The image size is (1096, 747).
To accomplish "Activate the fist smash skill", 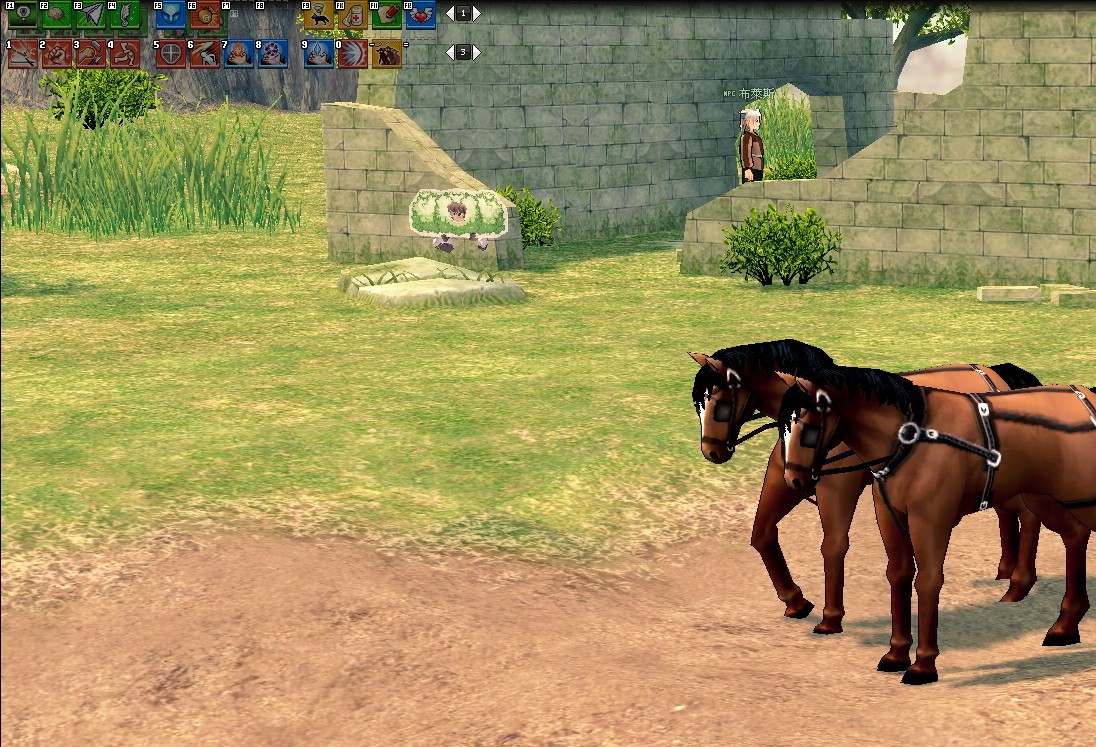I will coord(56,54).
